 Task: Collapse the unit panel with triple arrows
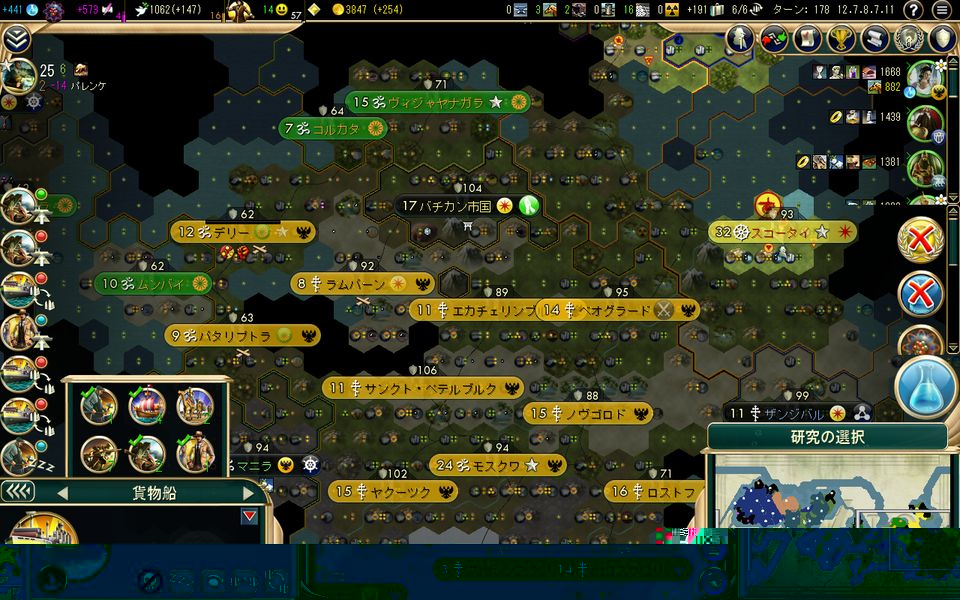click(x=17, y=492)
